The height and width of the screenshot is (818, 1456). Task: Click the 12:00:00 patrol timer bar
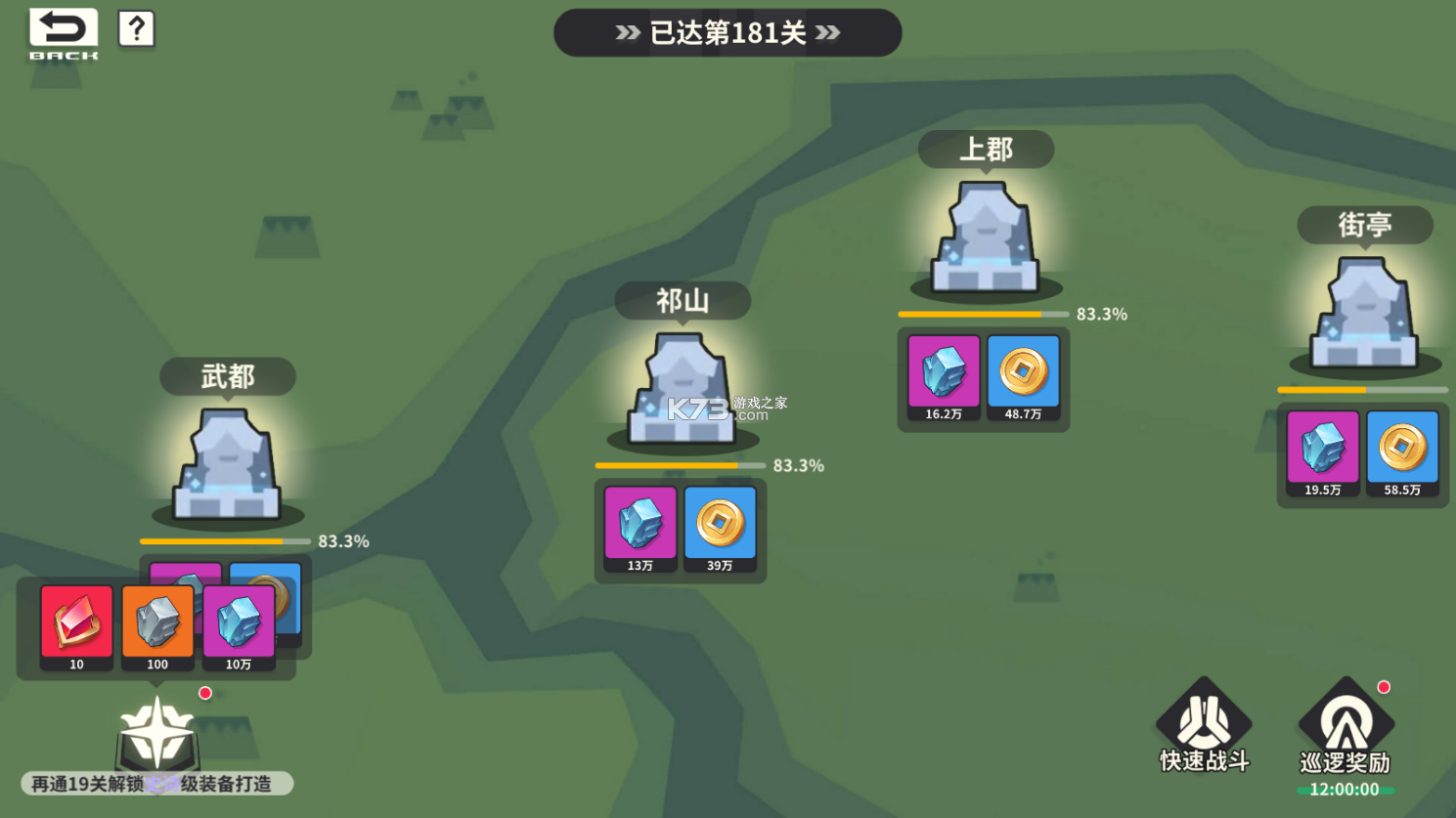click(1345, 789)
